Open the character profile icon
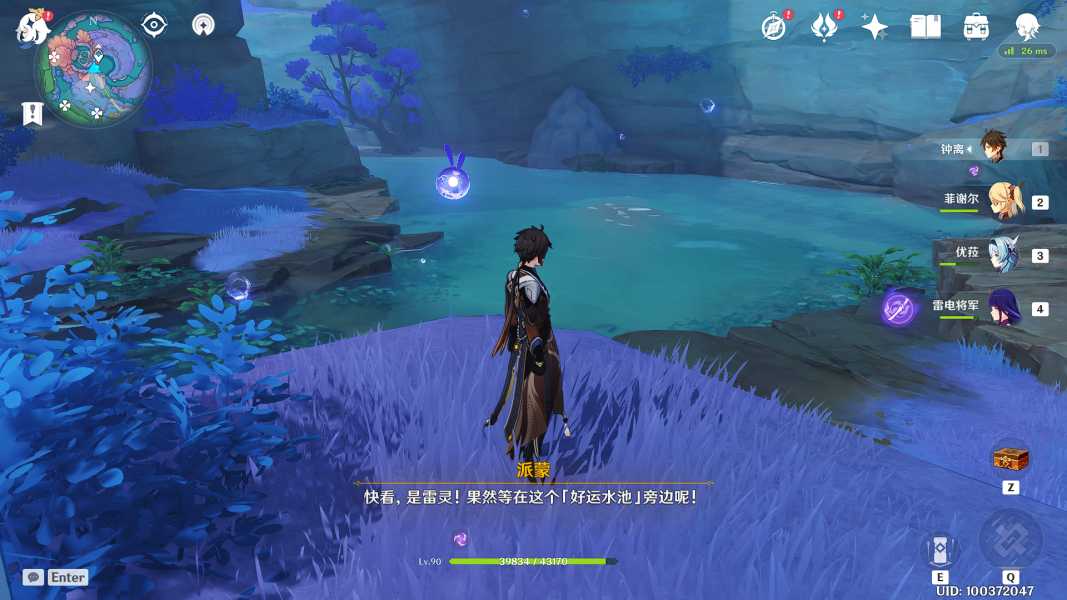Image resolution: width=1067 pixels, height=600 pixels. point(1027,27)
